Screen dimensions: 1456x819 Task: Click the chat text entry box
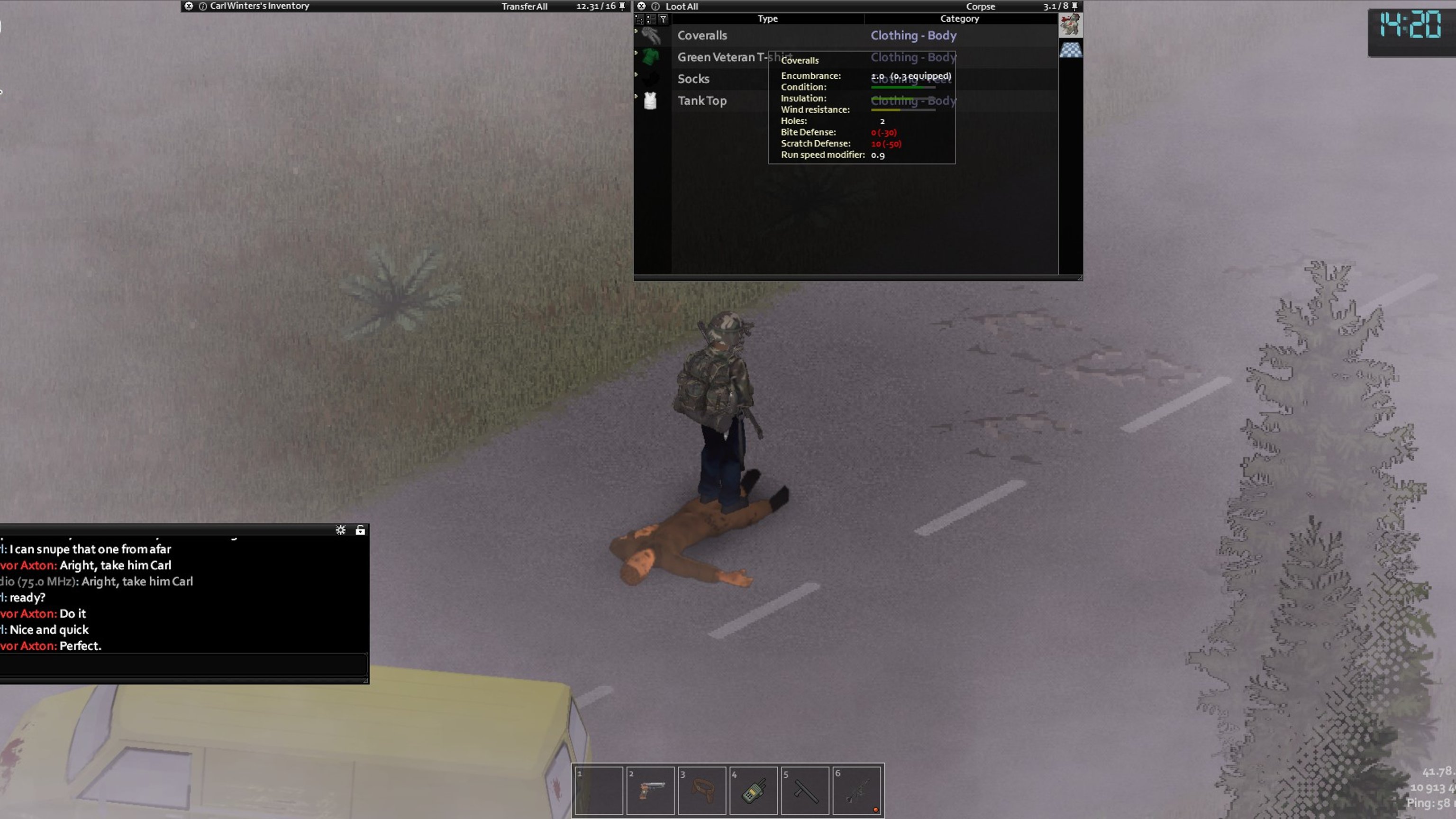pyautogui.click(x=183, y=664)
